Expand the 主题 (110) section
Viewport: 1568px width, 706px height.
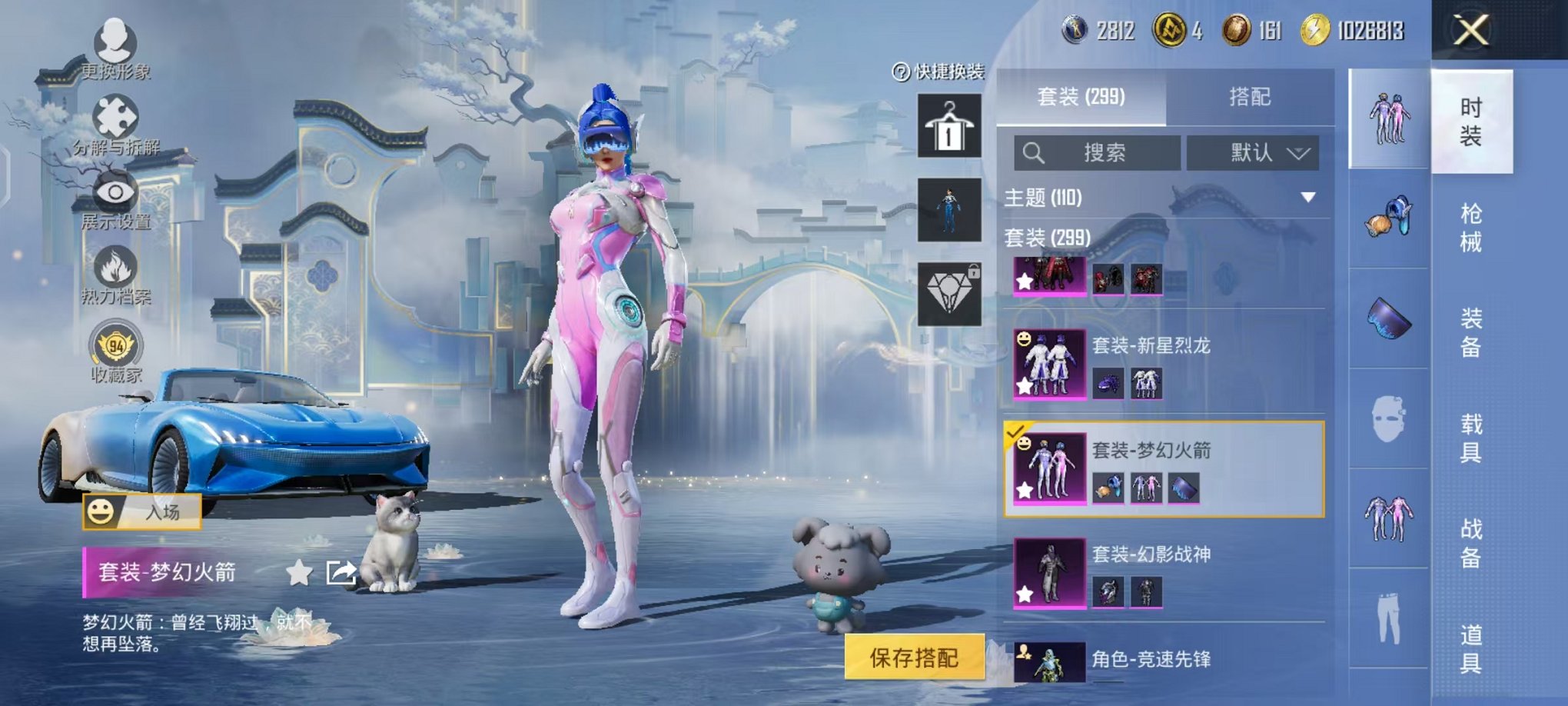coord(1307,198)
